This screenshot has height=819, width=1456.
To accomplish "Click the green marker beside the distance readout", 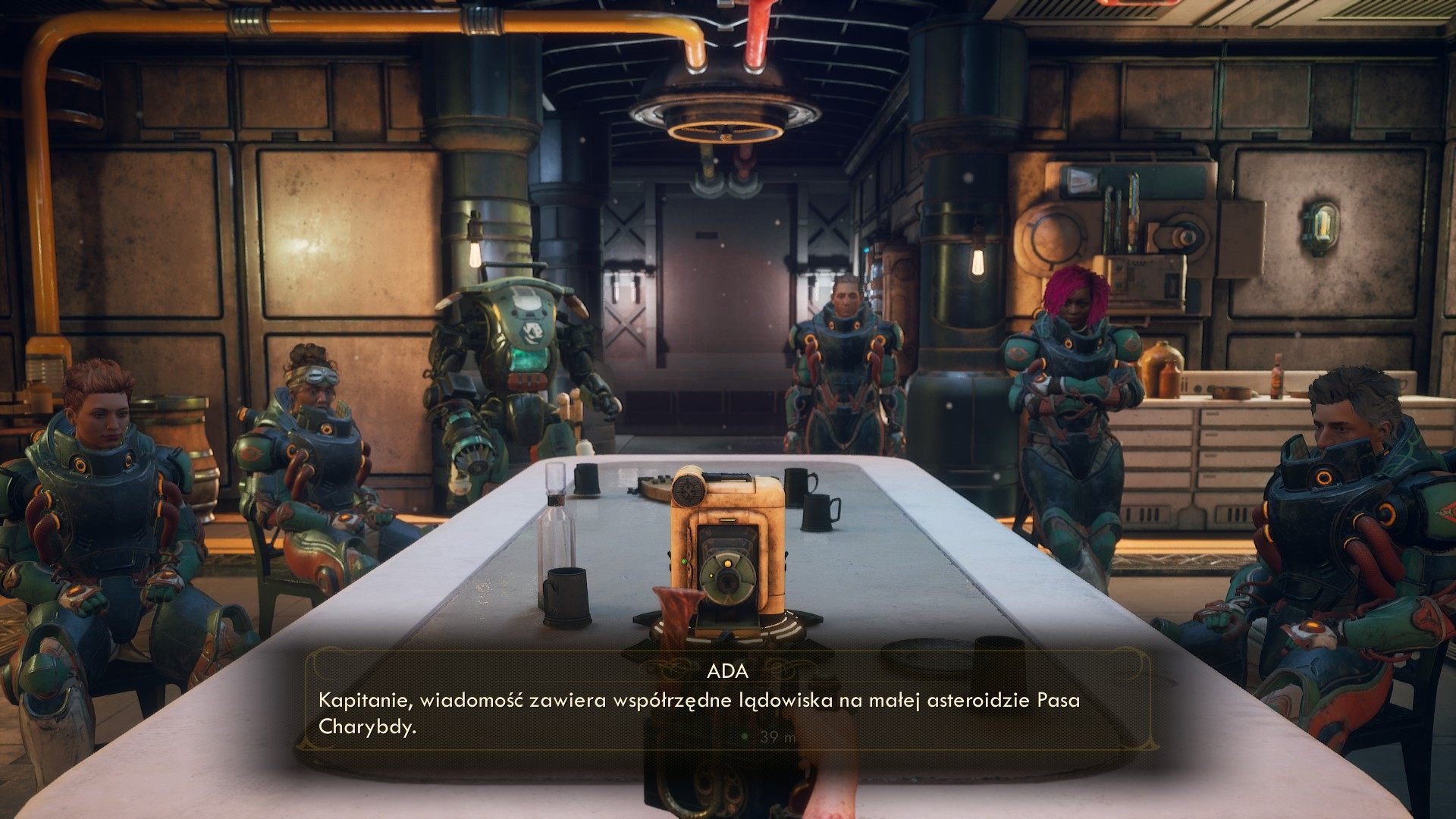I will tap(744, 736).
